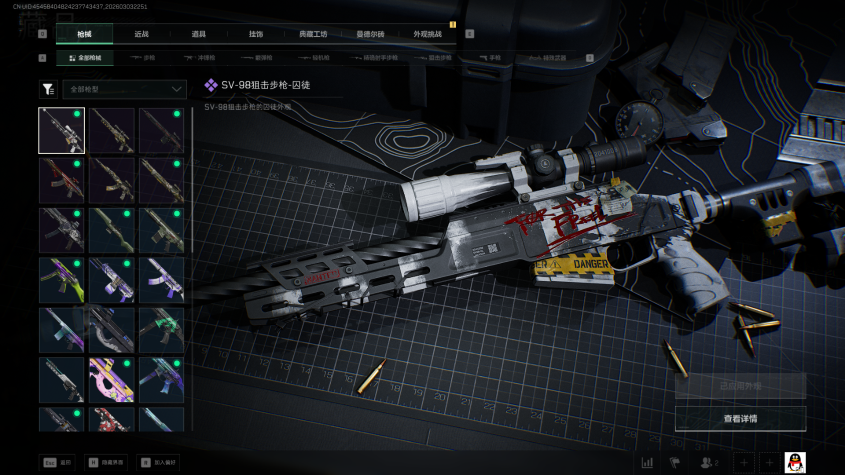Click the filter funnel icon button
The width and height of the screenshot is (845, 475).
(x=48, y=89)
